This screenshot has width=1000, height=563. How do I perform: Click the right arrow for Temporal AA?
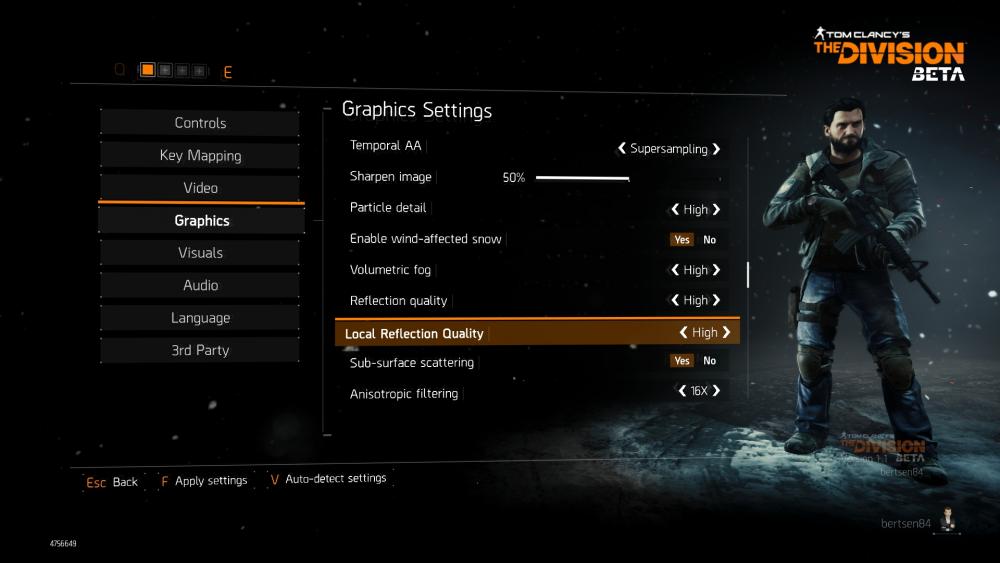coord(716,149)
